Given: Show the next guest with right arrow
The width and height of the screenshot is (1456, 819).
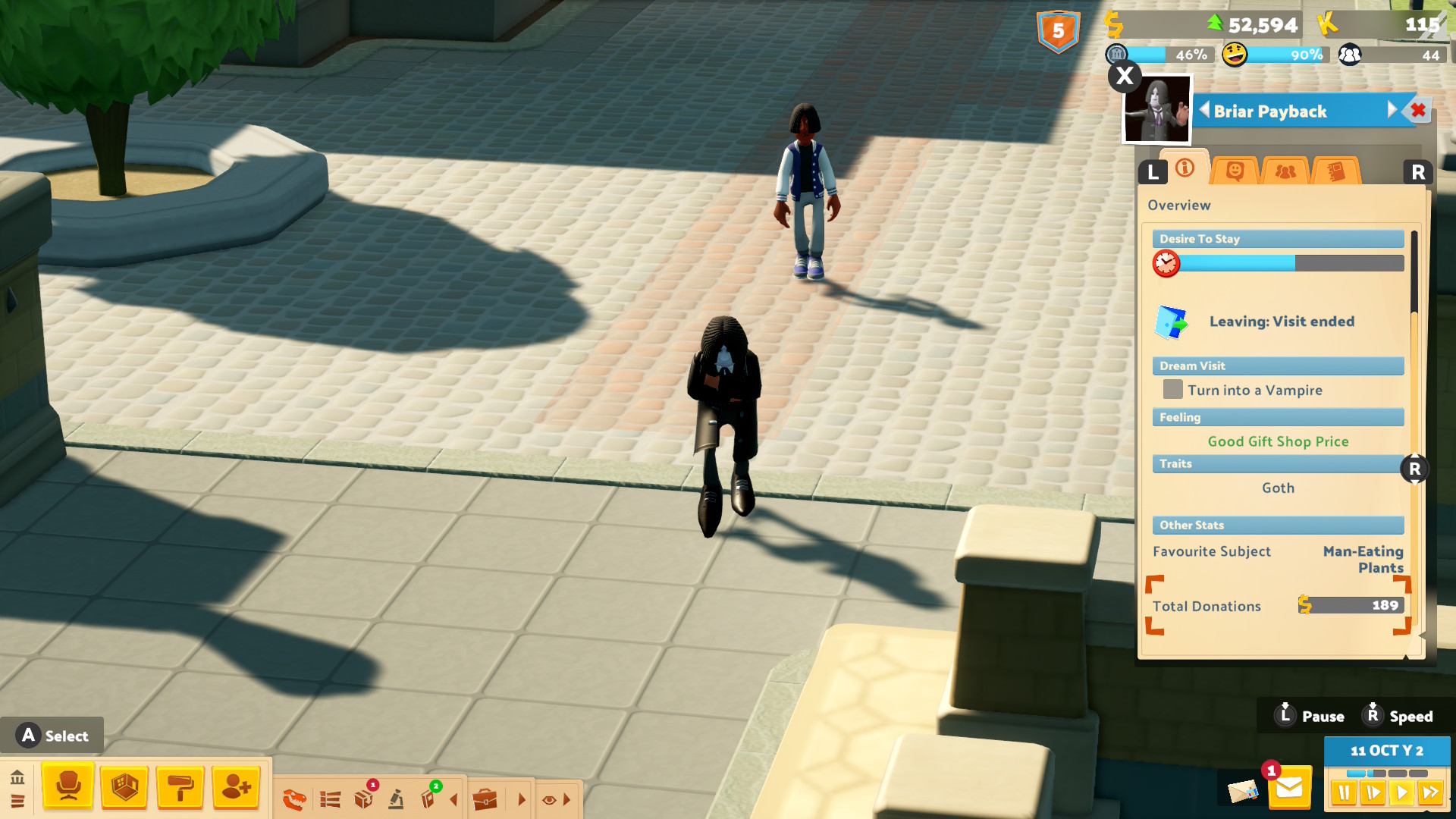Looking at the screenshot, I should pos(1392,111).
